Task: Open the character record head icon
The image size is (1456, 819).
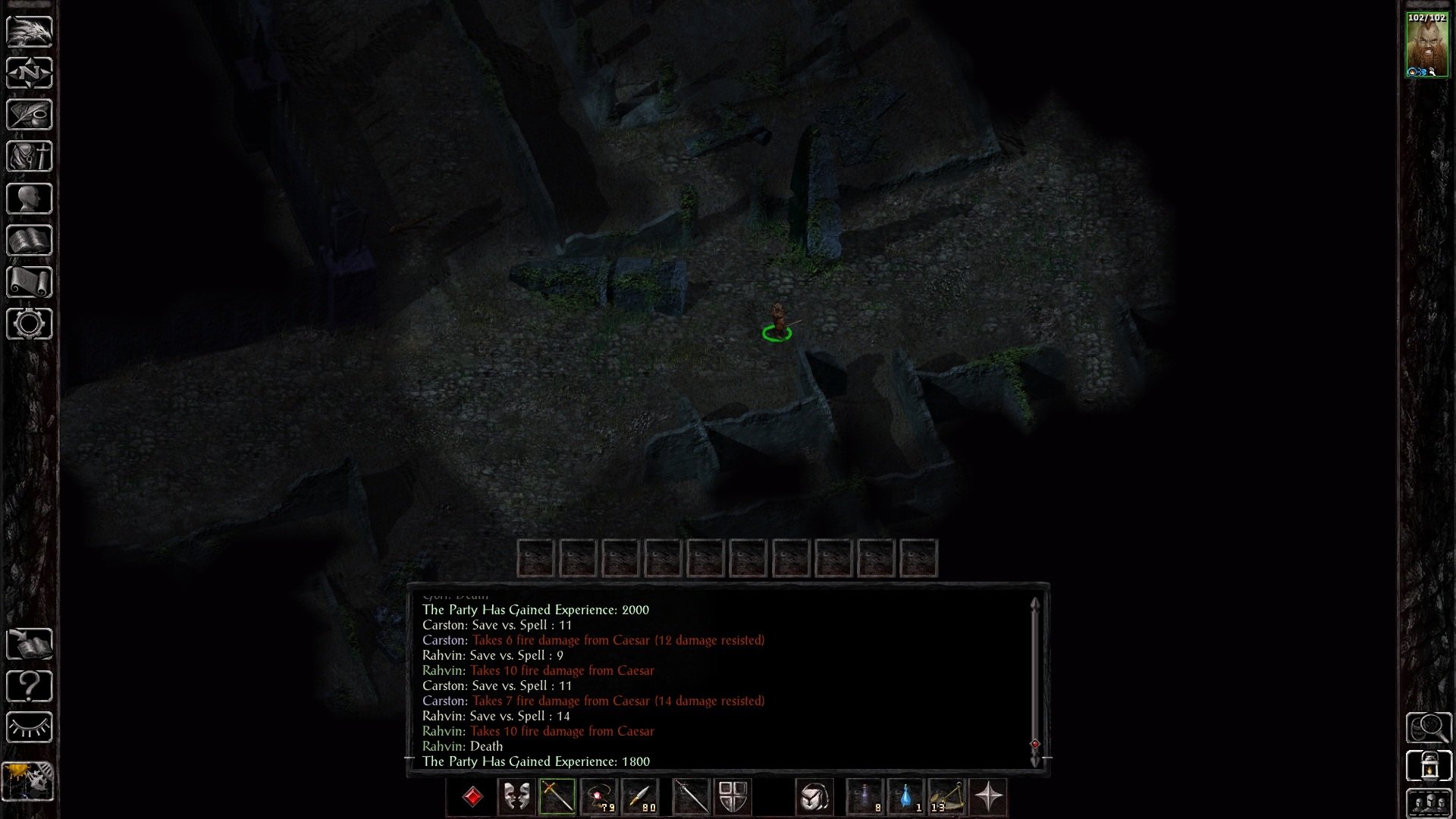Action: [30, 199]
